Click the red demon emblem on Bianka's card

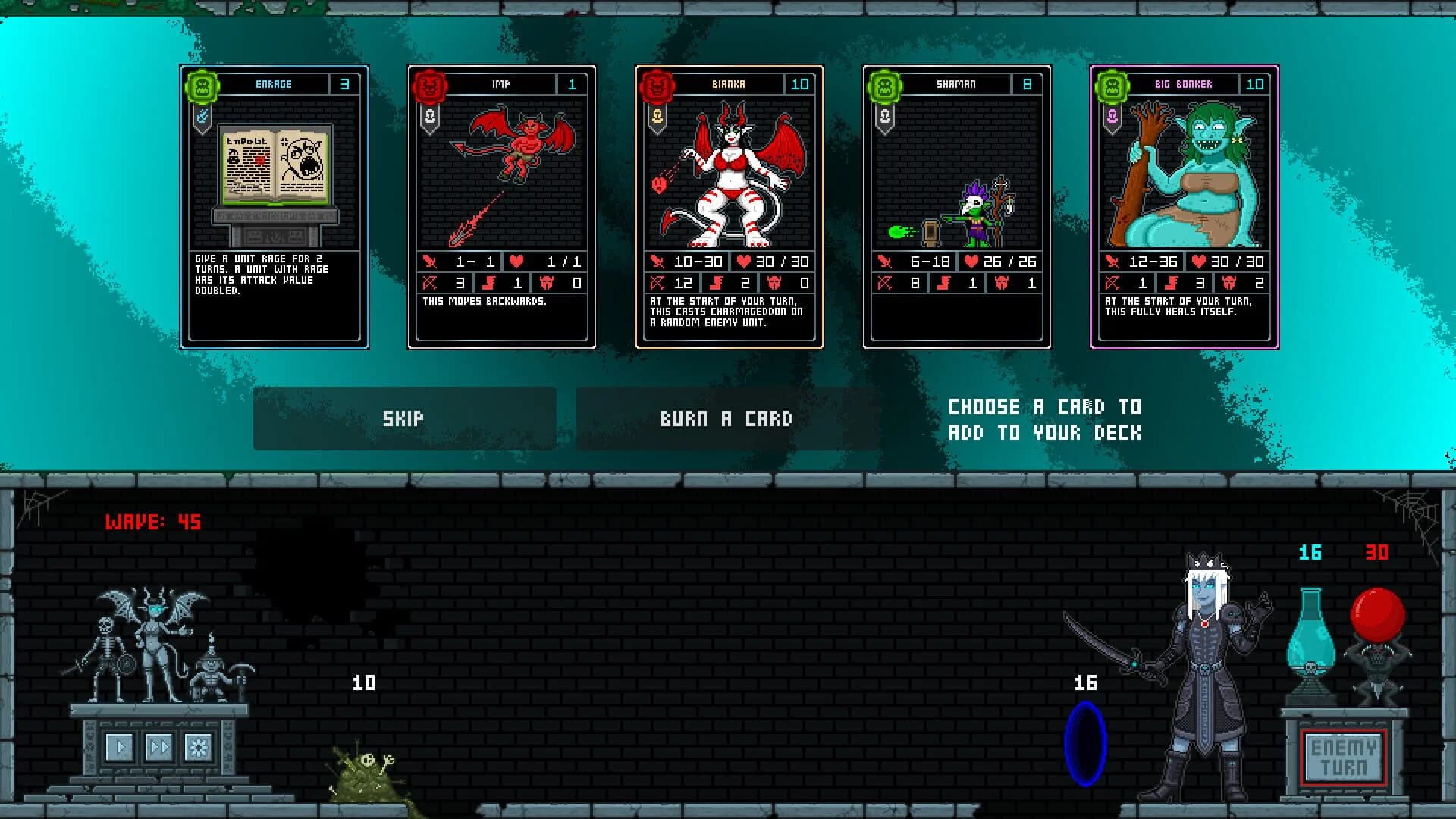point(657,84)
